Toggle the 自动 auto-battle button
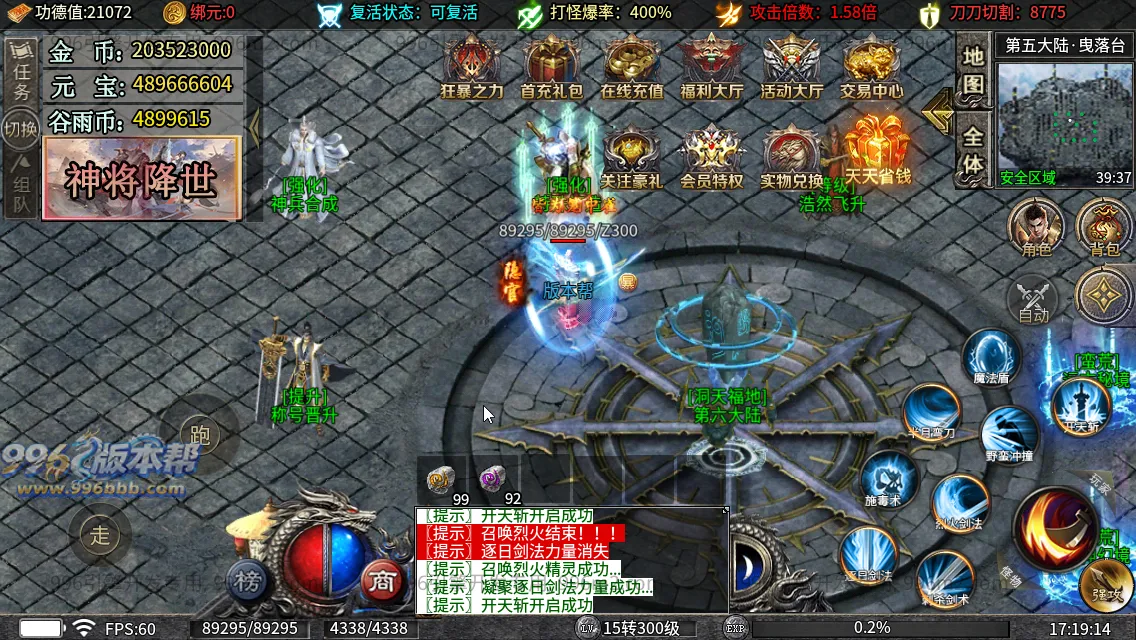 1034,299
